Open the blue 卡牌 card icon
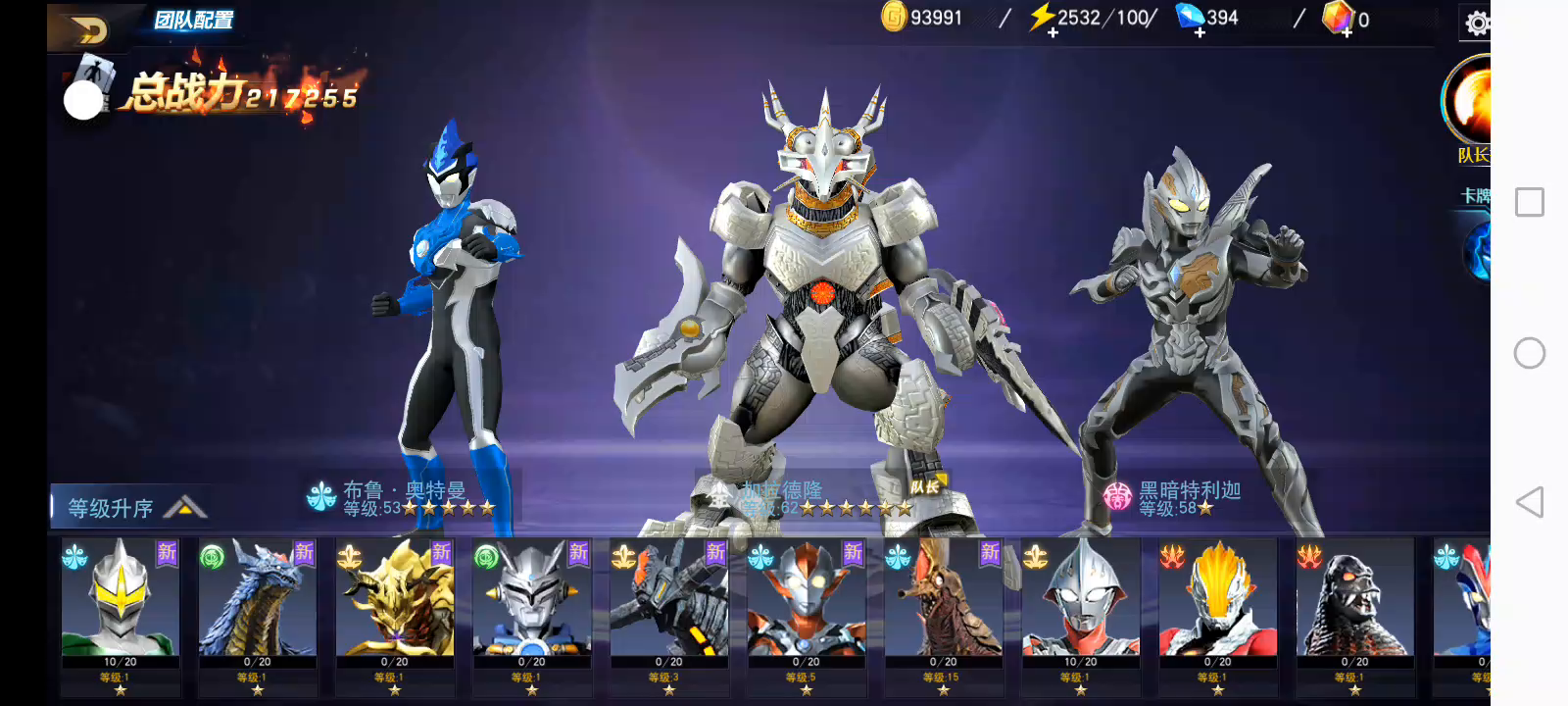Screen dimensions: 1568x706 (x=1477, y=248)
